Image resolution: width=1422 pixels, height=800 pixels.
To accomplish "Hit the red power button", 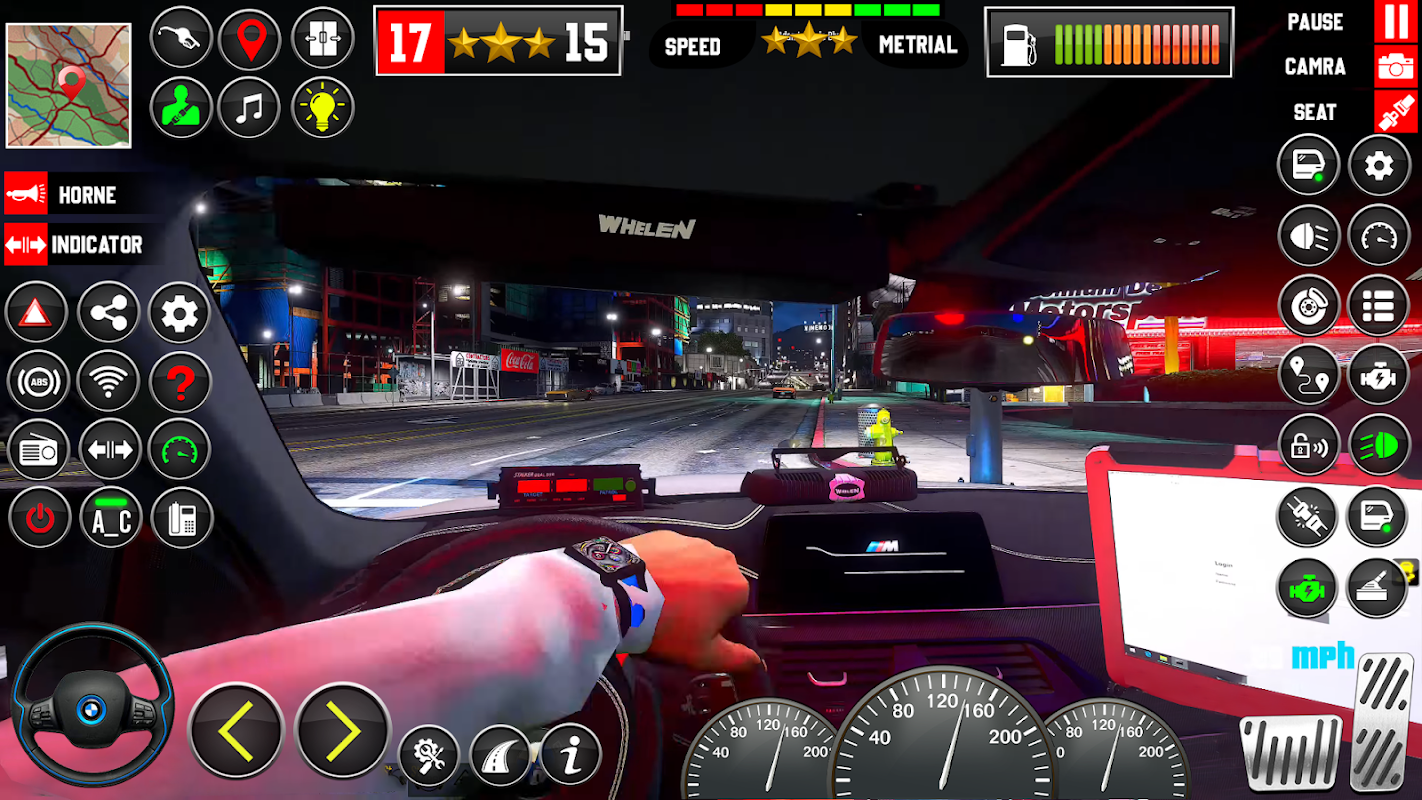I will click(39, 518).
